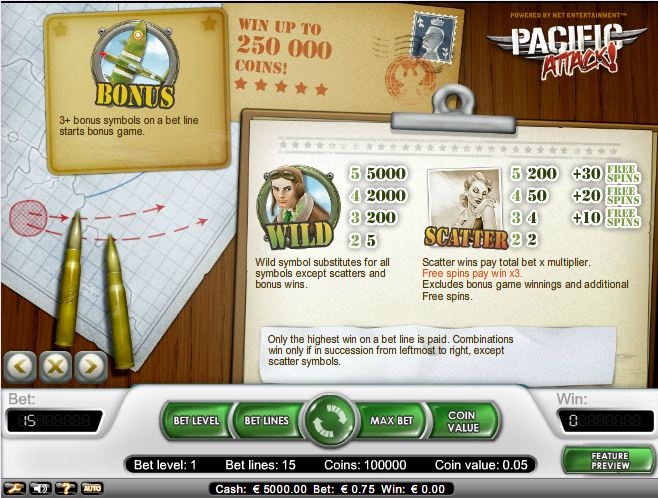Go to the previous paytable page
658x498 pixels.
(x=20, y=366)
